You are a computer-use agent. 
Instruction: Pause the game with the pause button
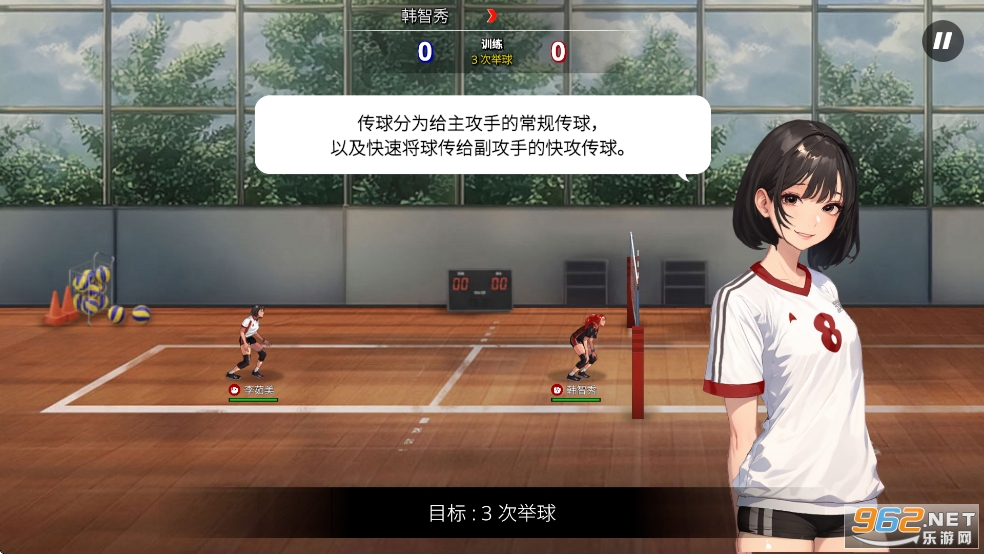tap(942, 41)
